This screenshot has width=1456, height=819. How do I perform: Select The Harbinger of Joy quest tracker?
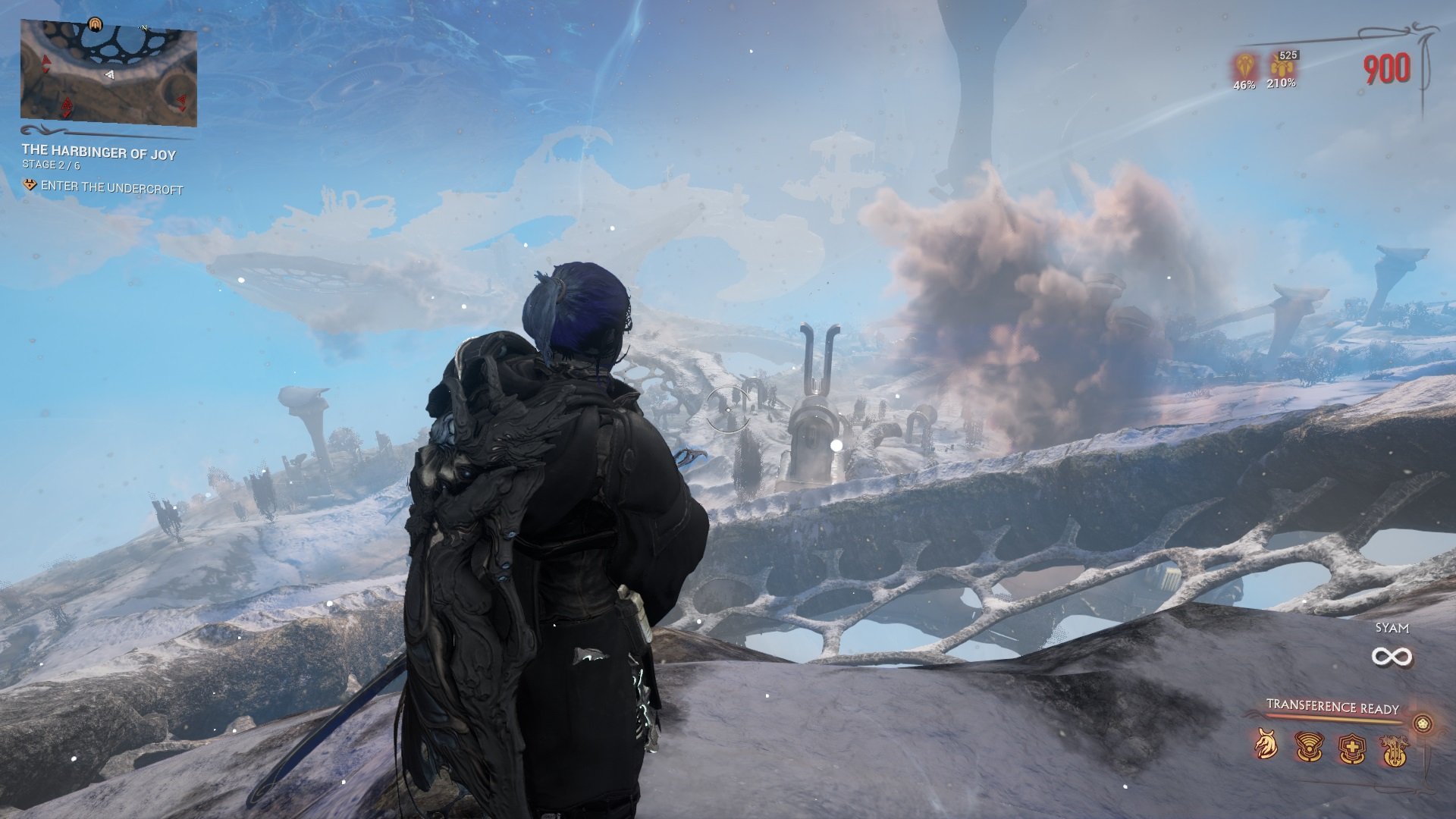pos(99,153)
